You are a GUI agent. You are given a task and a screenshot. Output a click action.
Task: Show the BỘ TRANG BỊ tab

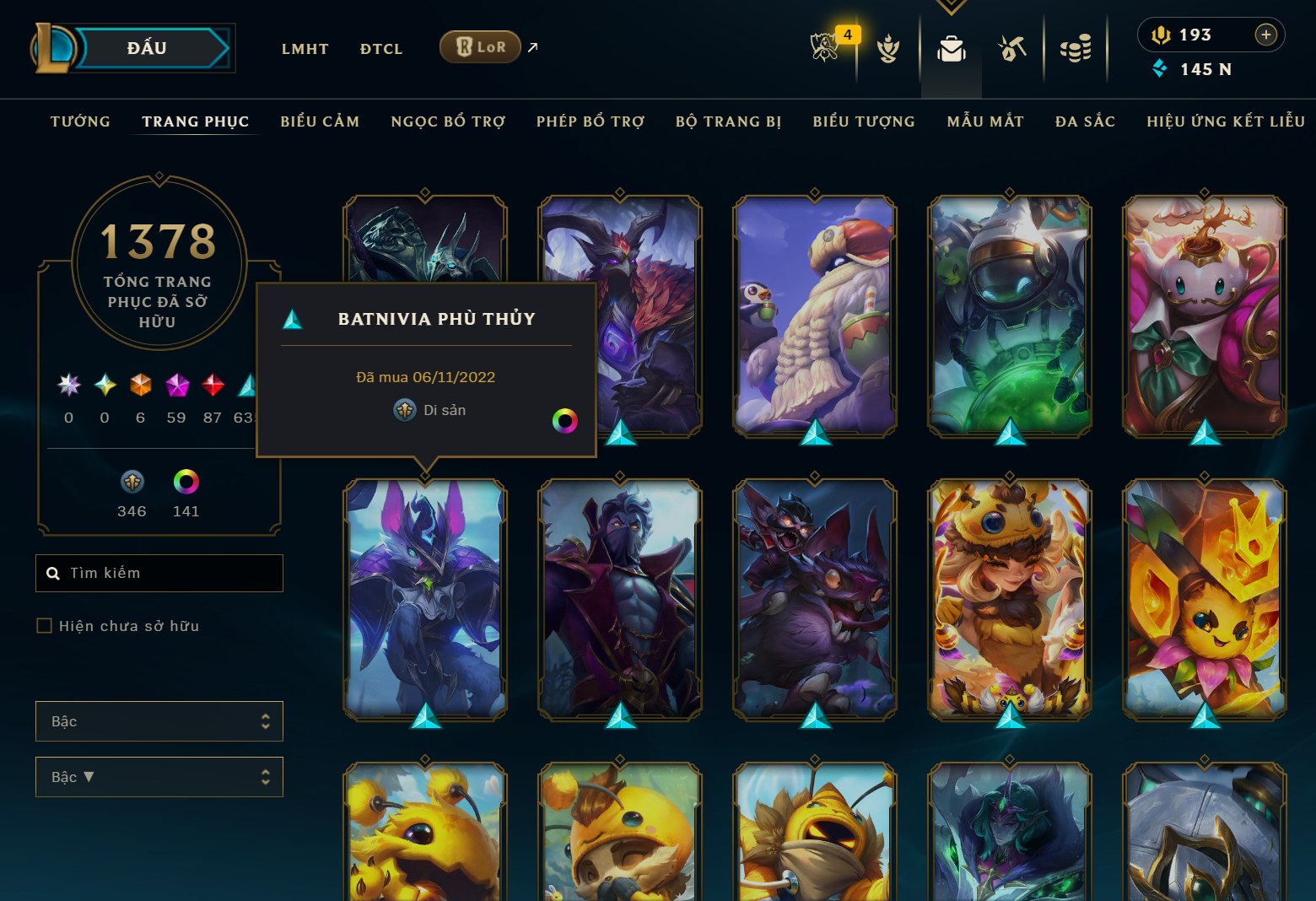[728, 121]
